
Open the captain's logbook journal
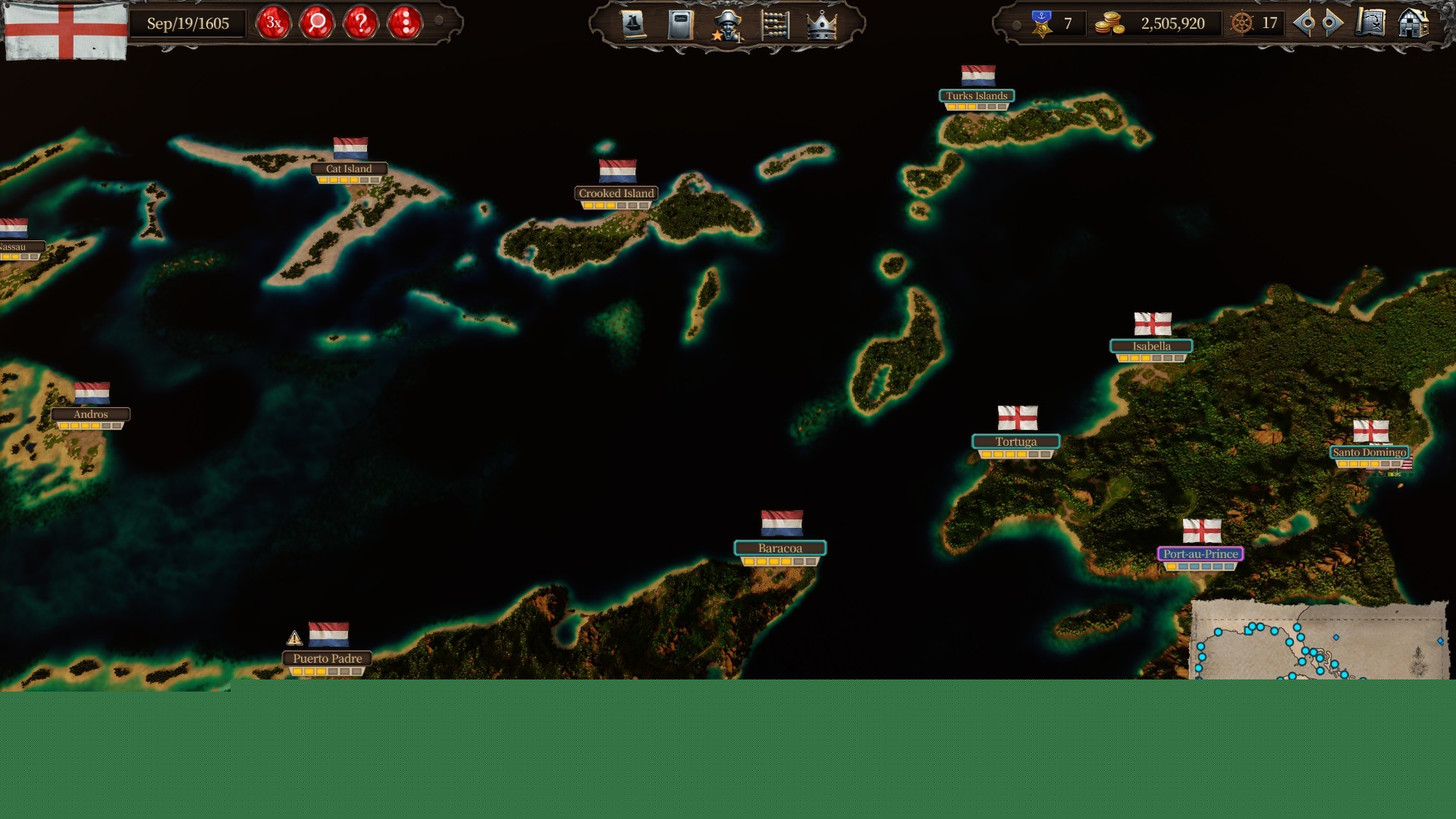[681, 24]
